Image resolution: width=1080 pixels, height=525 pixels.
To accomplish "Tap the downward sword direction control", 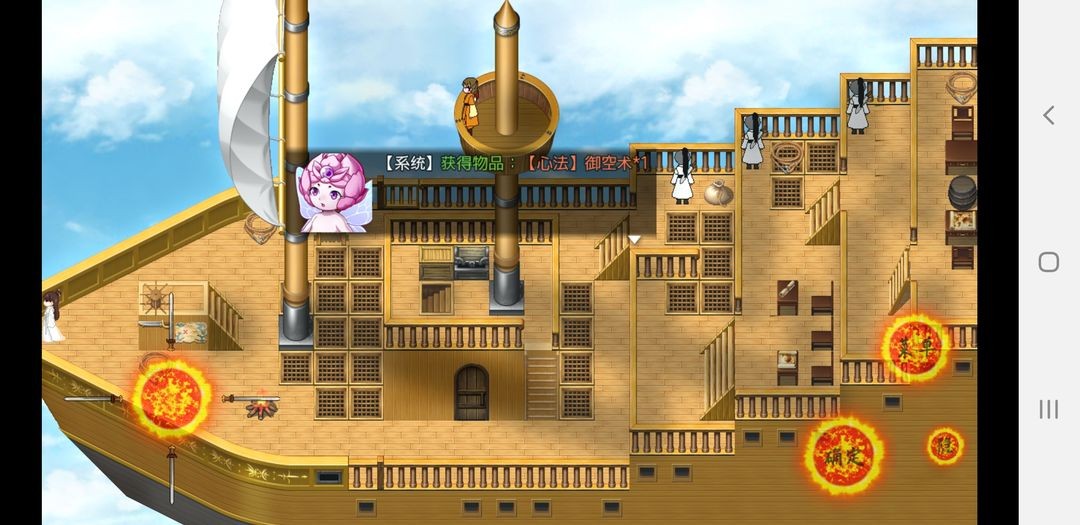I will pyautogui.click(x=172, y=476).
